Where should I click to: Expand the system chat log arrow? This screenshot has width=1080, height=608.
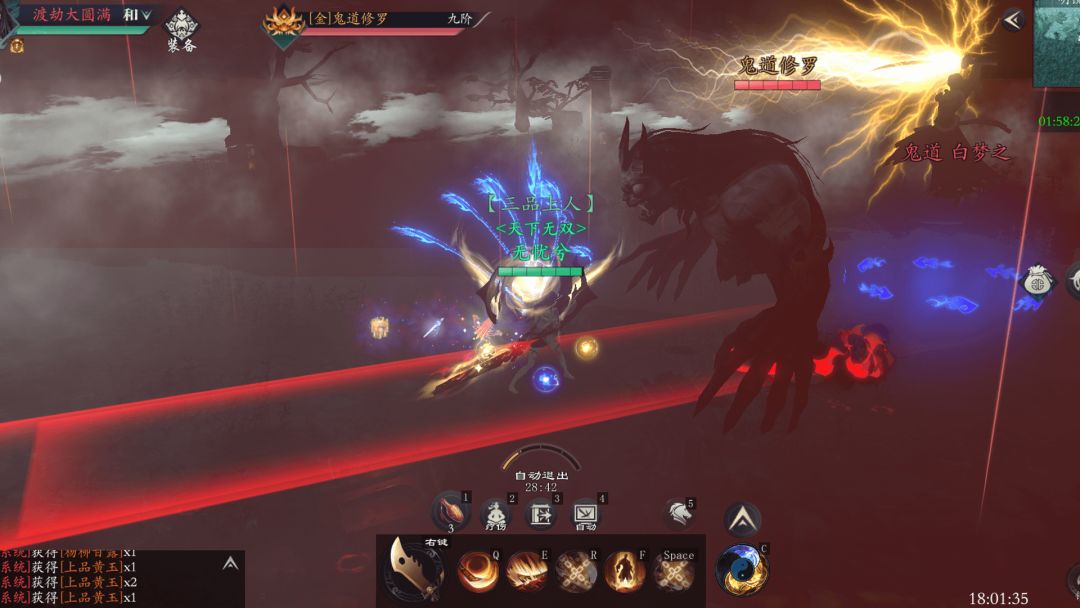(x=230, y=564)
